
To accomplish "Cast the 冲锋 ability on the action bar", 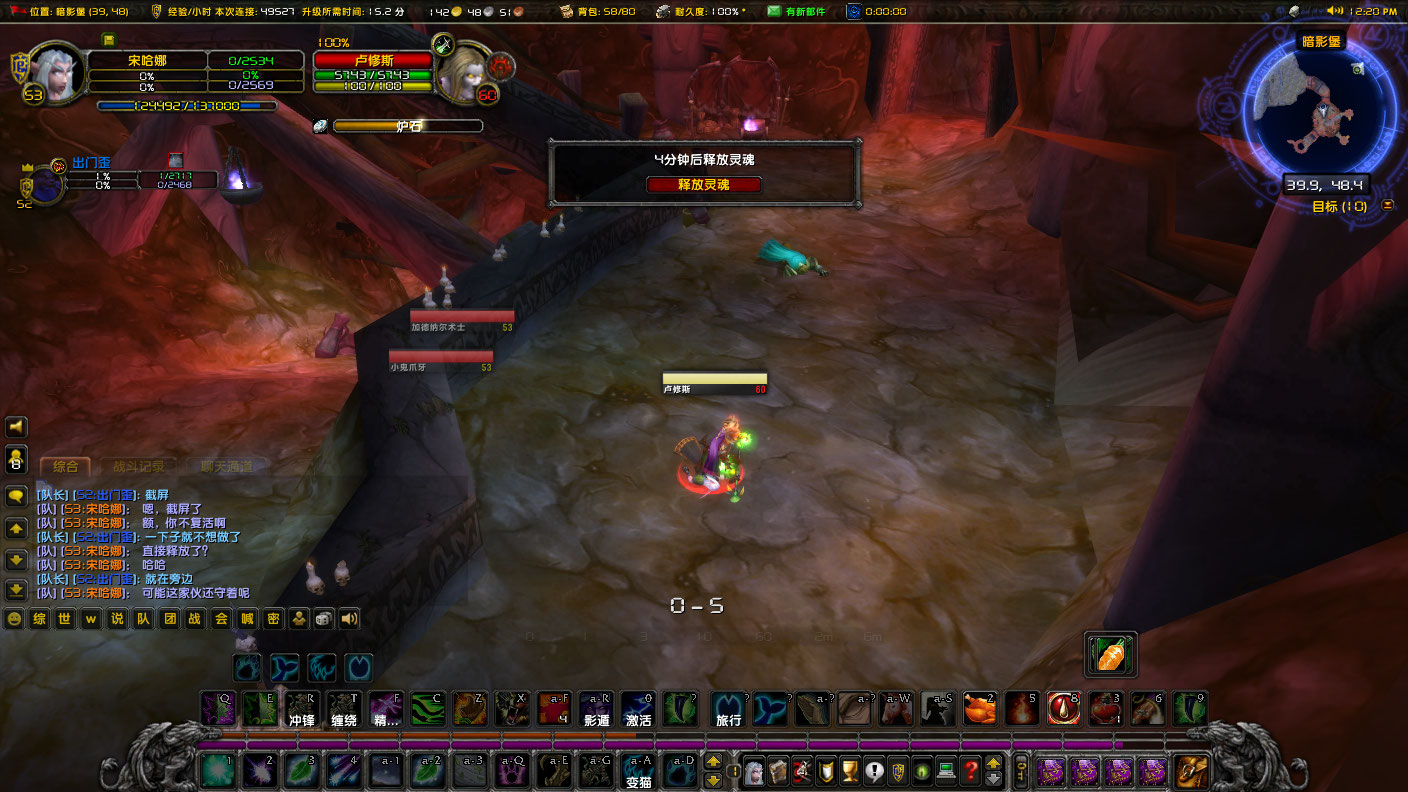I will click(x=301, y=709).
